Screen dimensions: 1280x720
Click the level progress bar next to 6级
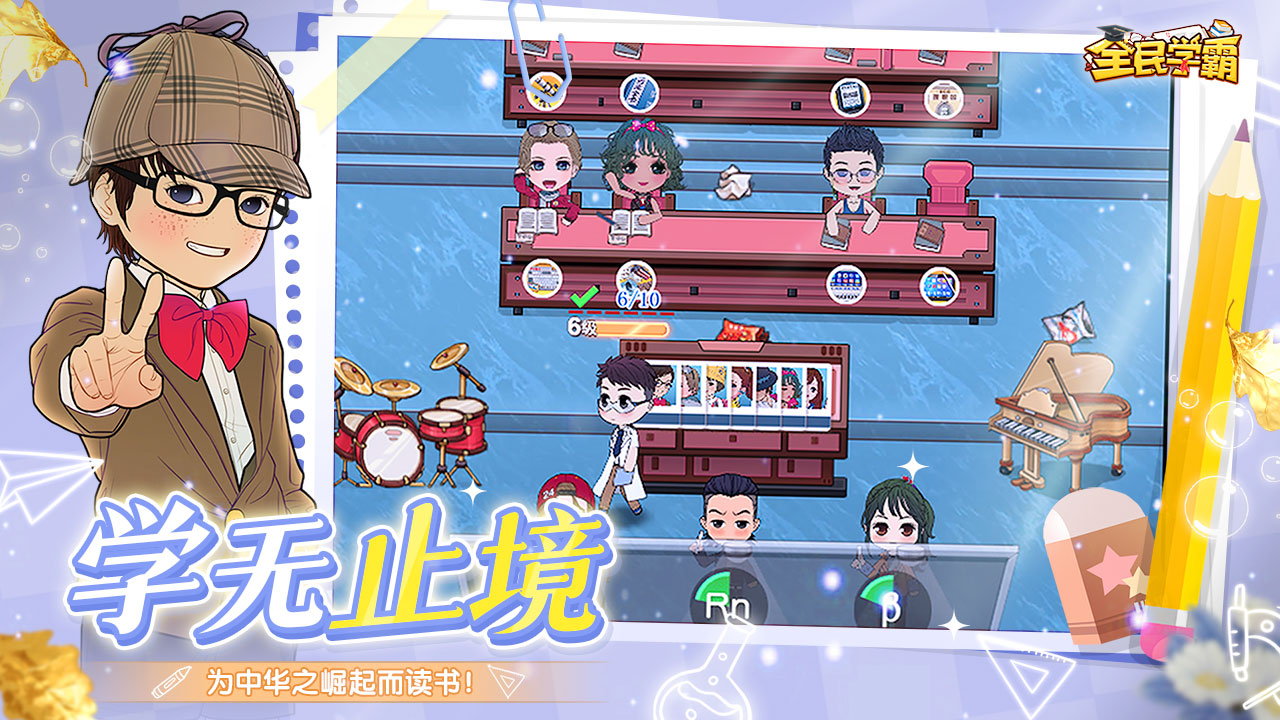[630, 327]
